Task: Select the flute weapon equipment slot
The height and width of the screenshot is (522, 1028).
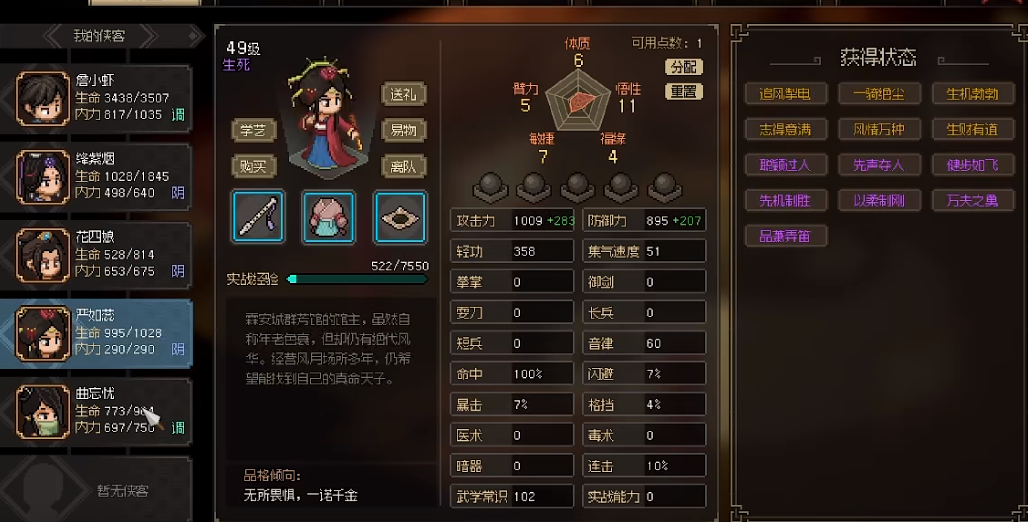Action: [258, 216]
